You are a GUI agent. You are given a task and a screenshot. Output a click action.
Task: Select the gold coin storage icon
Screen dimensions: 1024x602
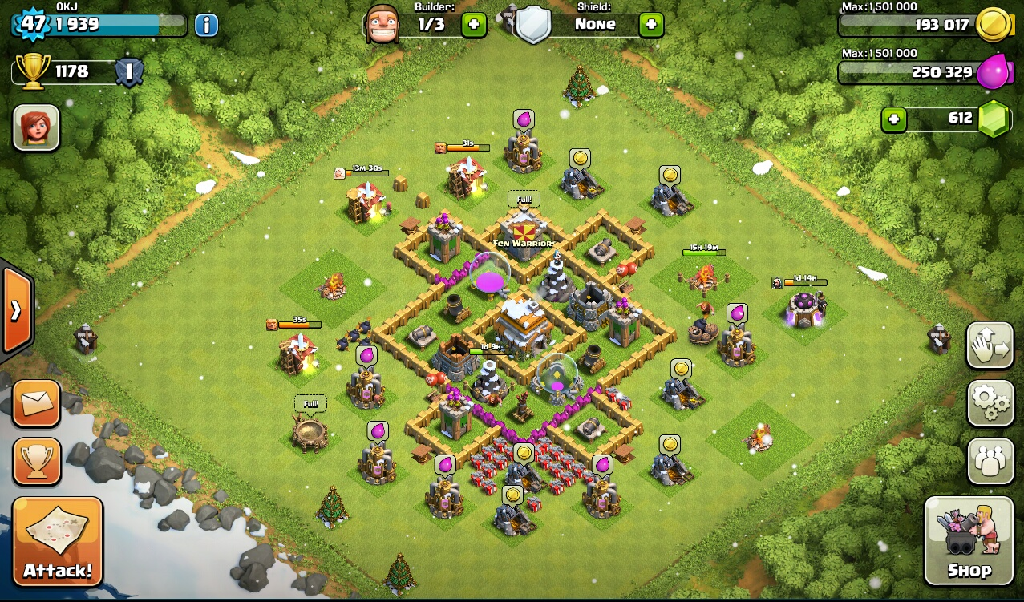click(x=990, y=23)
